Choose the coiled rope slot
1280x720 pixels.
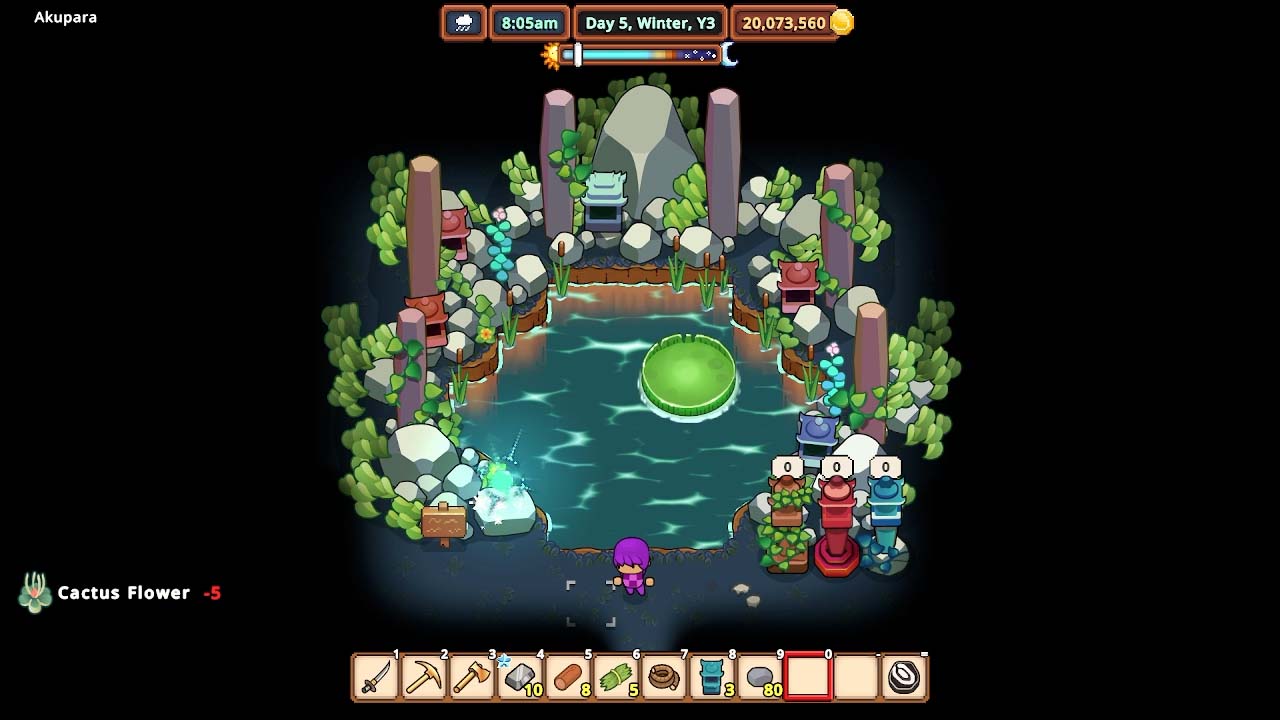tap(664, 677)
